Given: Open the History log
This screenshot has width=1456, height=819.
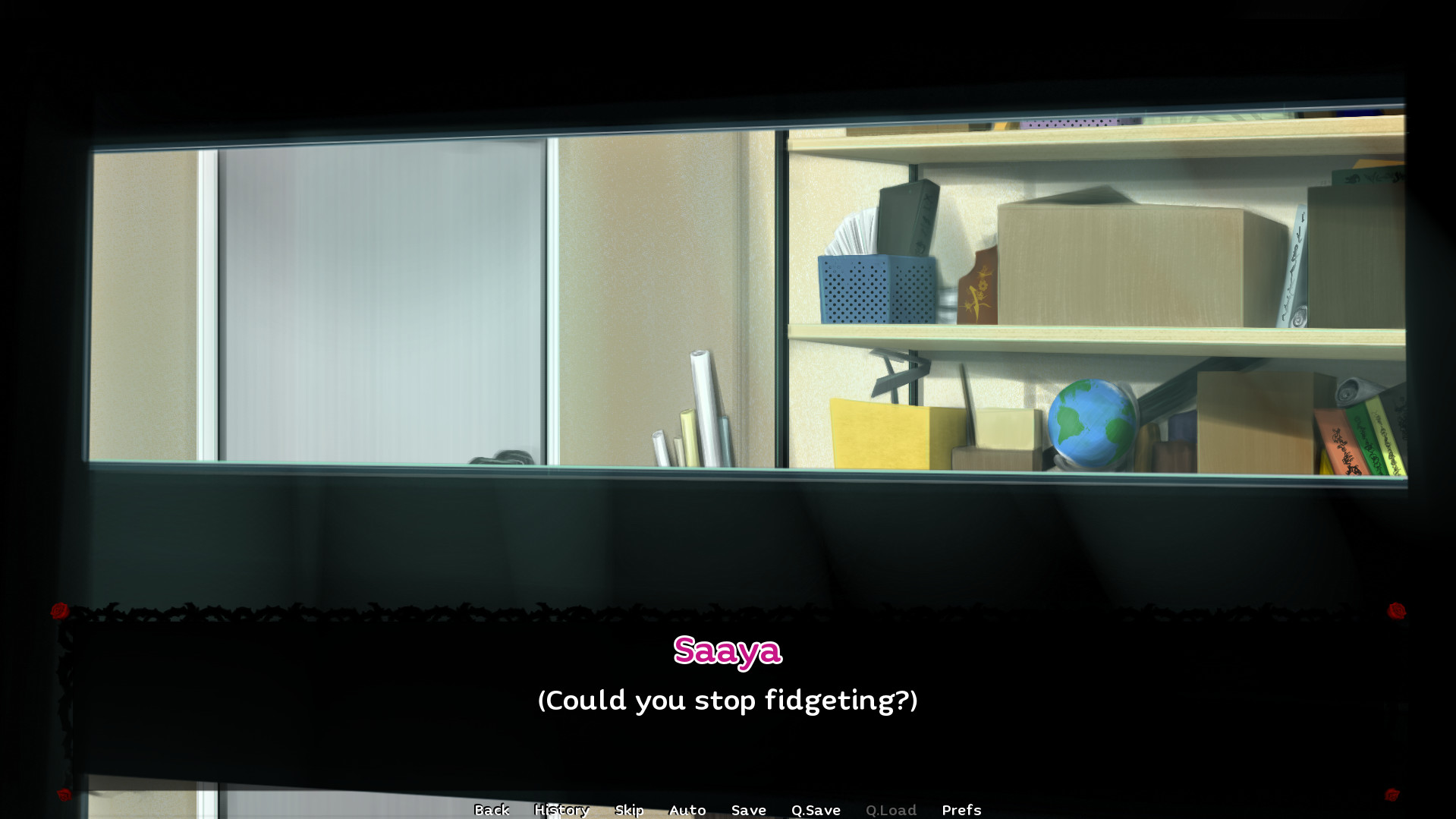Looking at the screenshot, I should (561, 810).
